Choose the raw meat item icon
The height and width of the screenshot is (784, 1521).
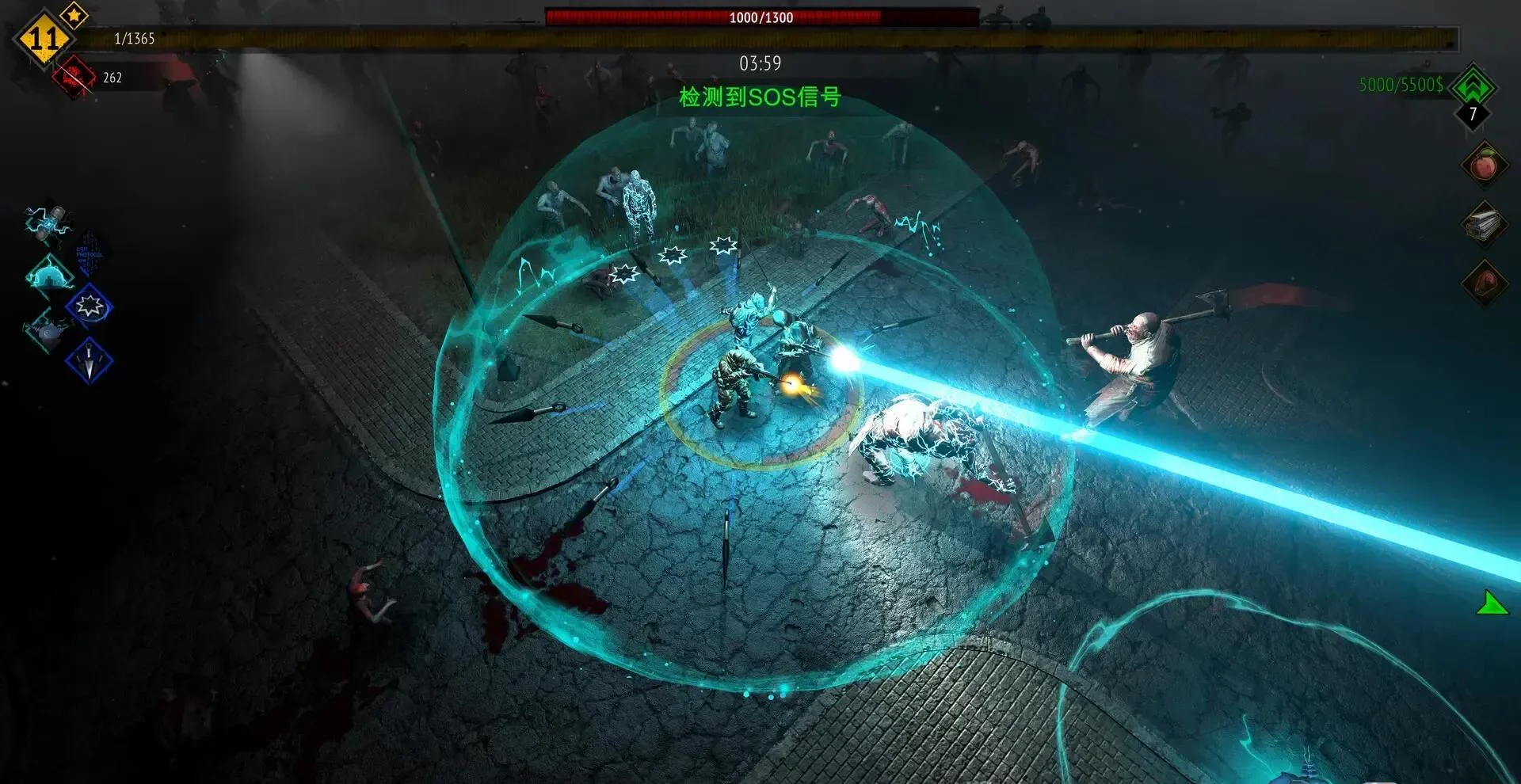pyautogui.click(x=1483, y=283)
